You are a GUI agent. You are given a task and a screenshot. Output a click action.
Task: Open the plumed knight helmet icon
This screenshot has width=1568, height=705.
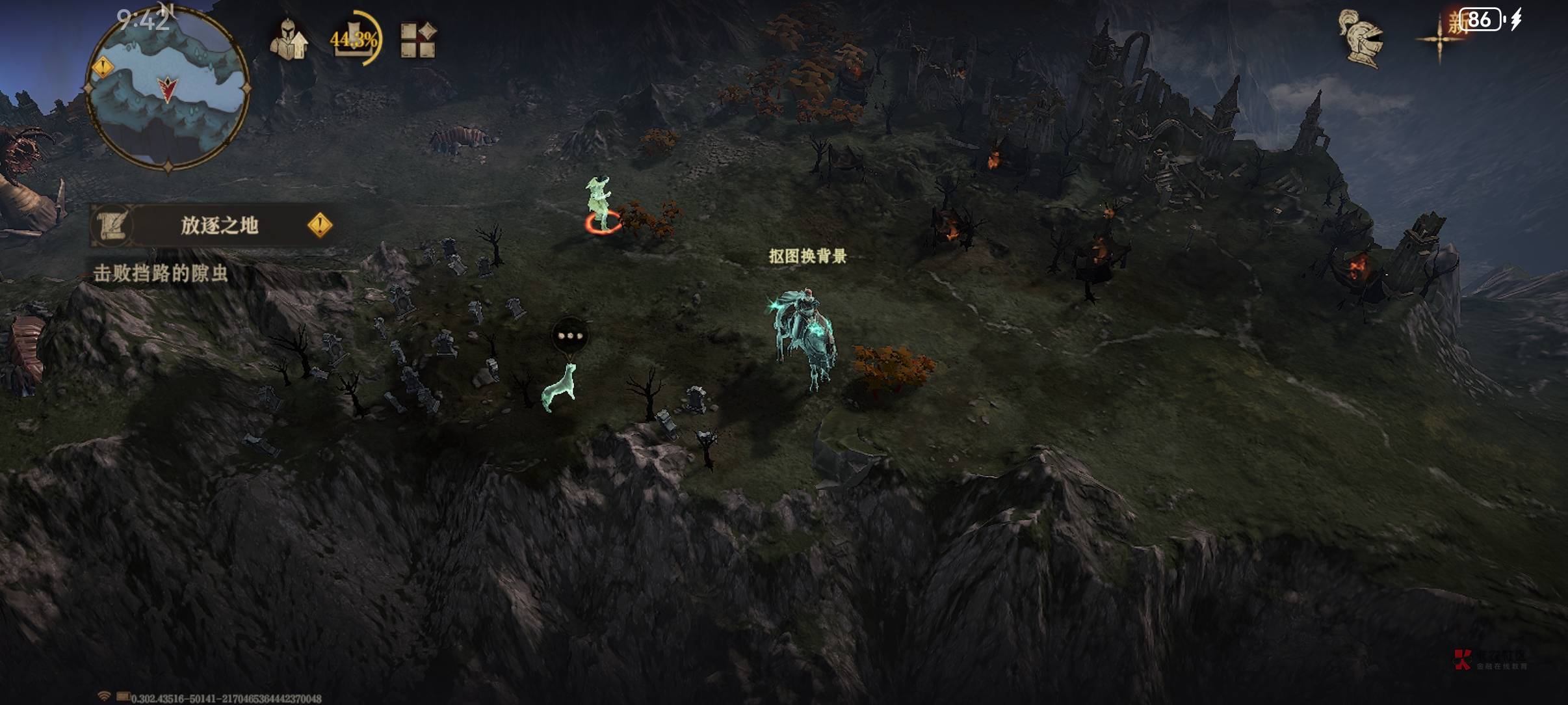1361,39
